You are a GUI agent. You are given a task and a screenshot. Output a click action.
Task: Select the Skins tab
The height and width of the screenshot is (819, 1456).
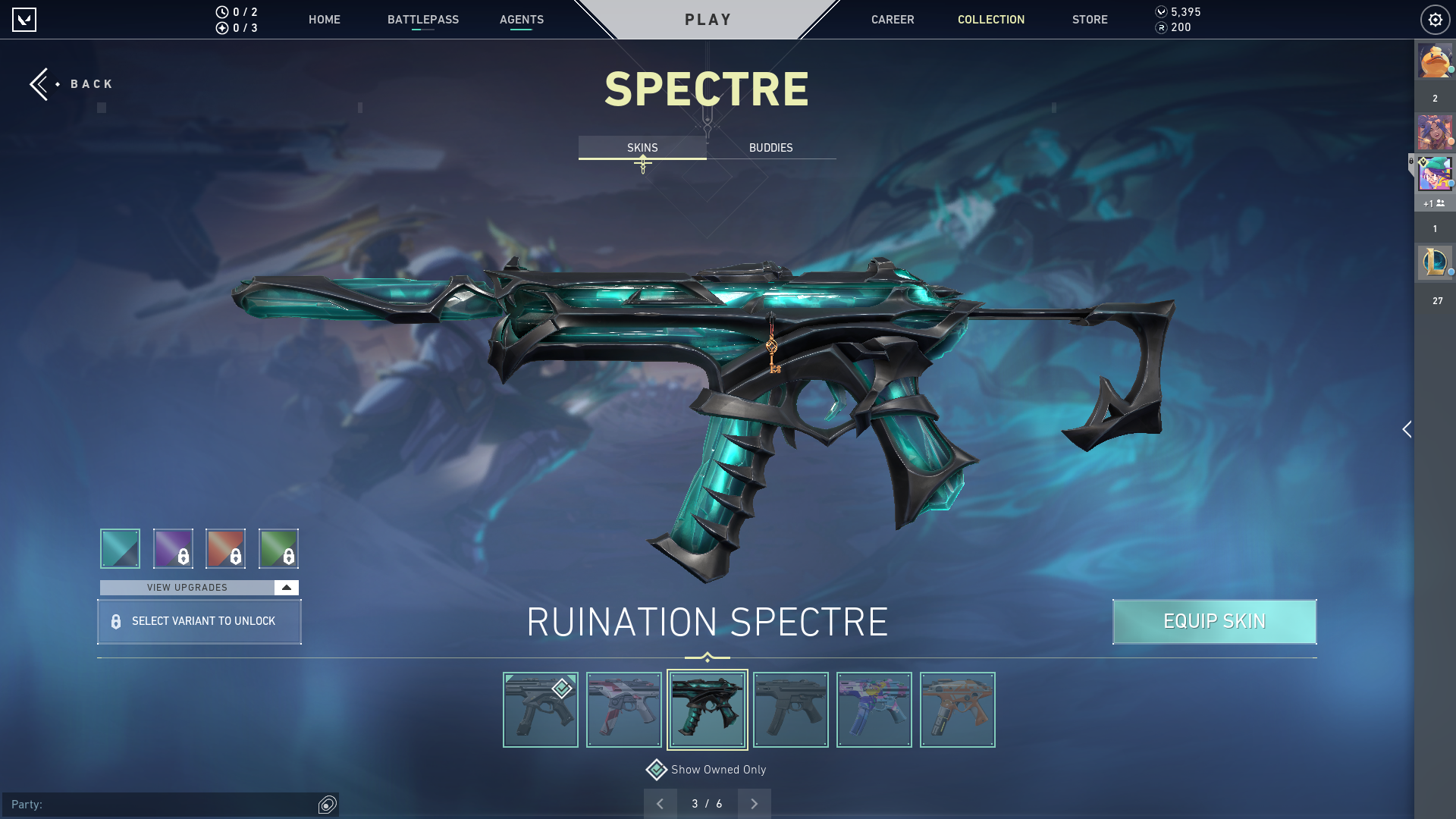pos(642,148)
